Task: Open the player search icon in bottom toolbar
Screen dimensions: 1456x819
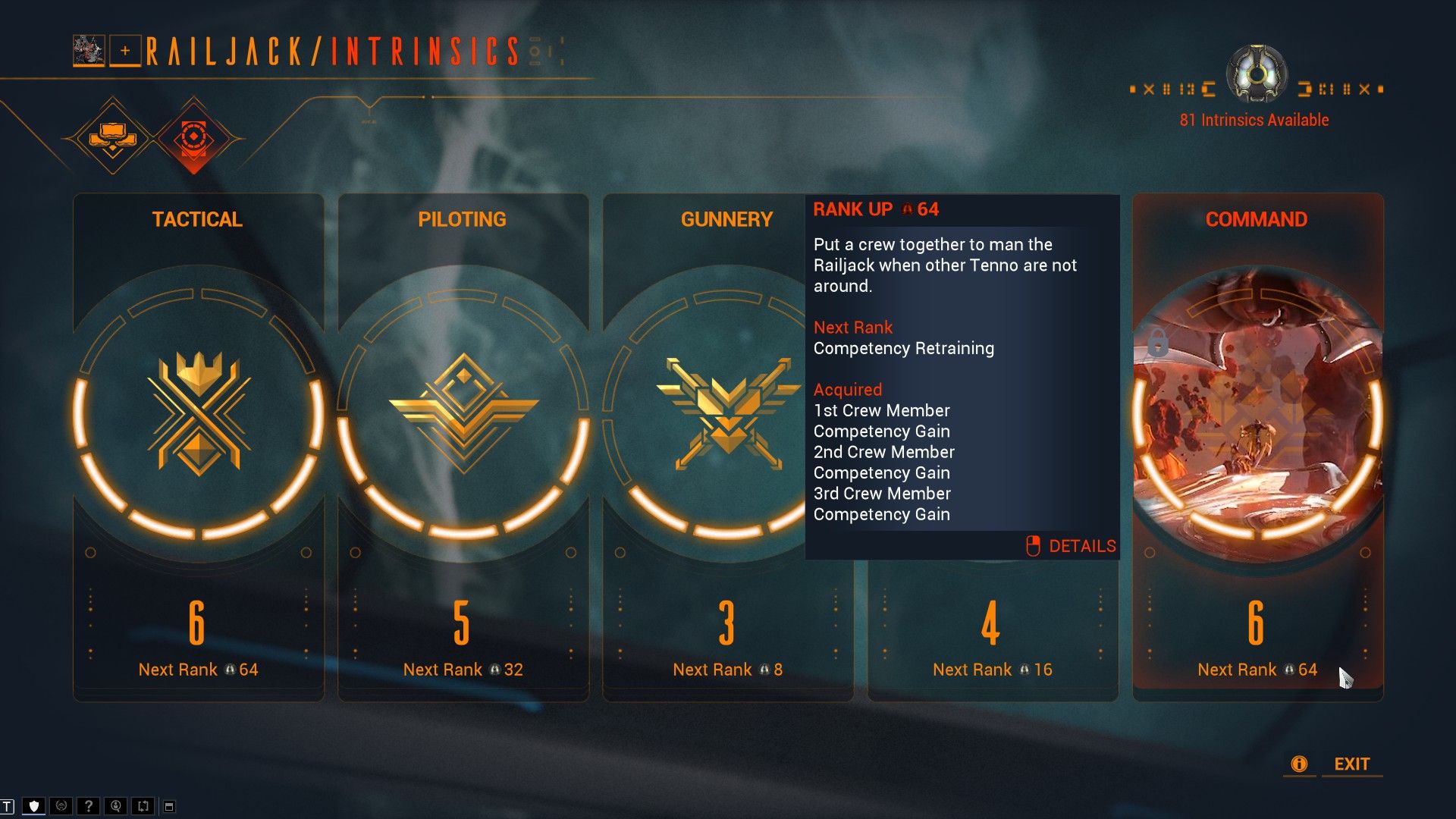Action: pos(115,805)
